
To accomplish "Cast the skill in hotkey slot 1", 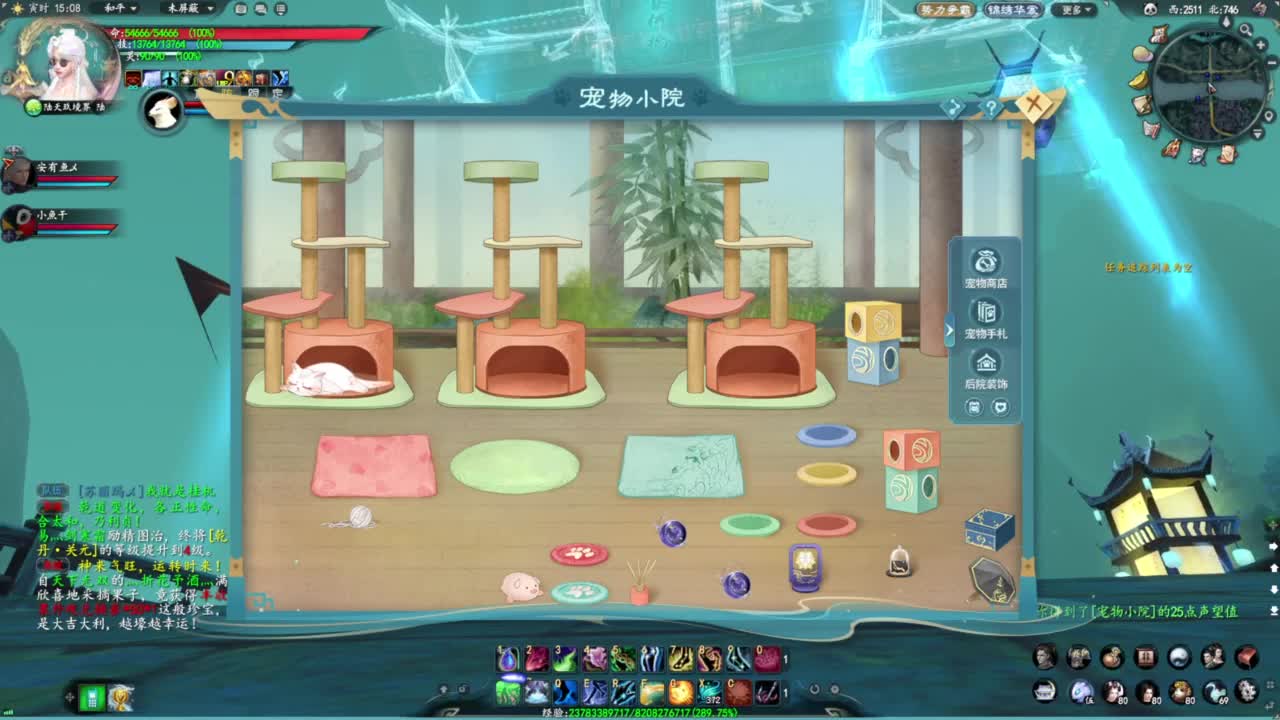I will click(x=507, y=660).
